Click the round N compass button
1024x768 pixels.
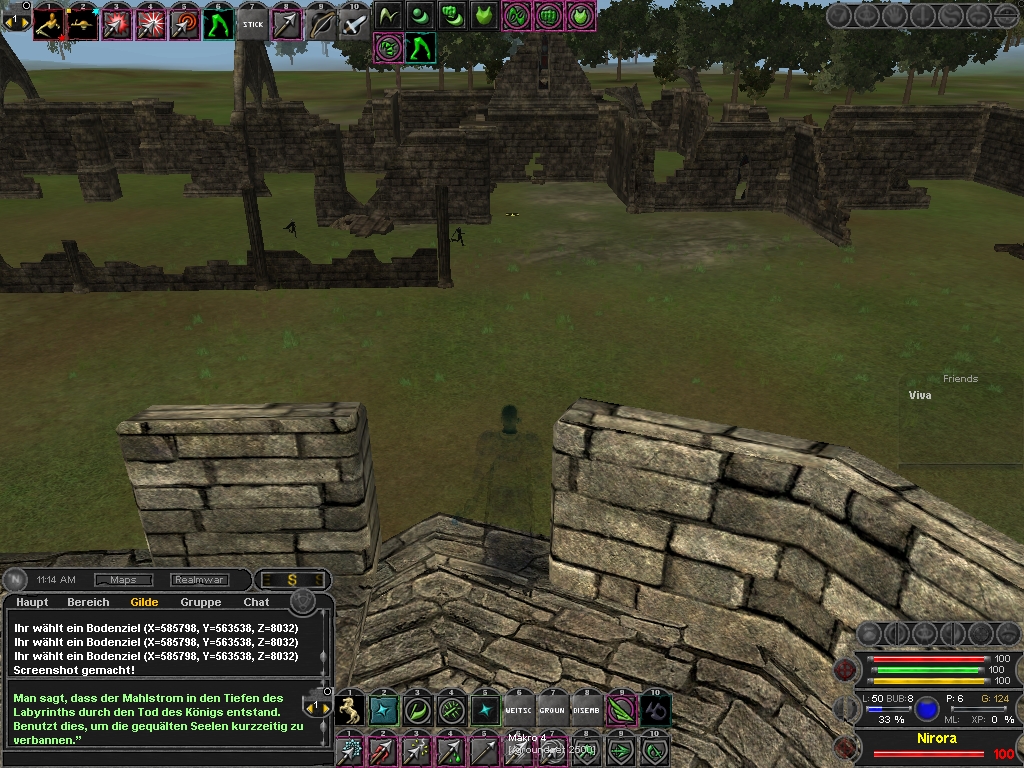17,580
